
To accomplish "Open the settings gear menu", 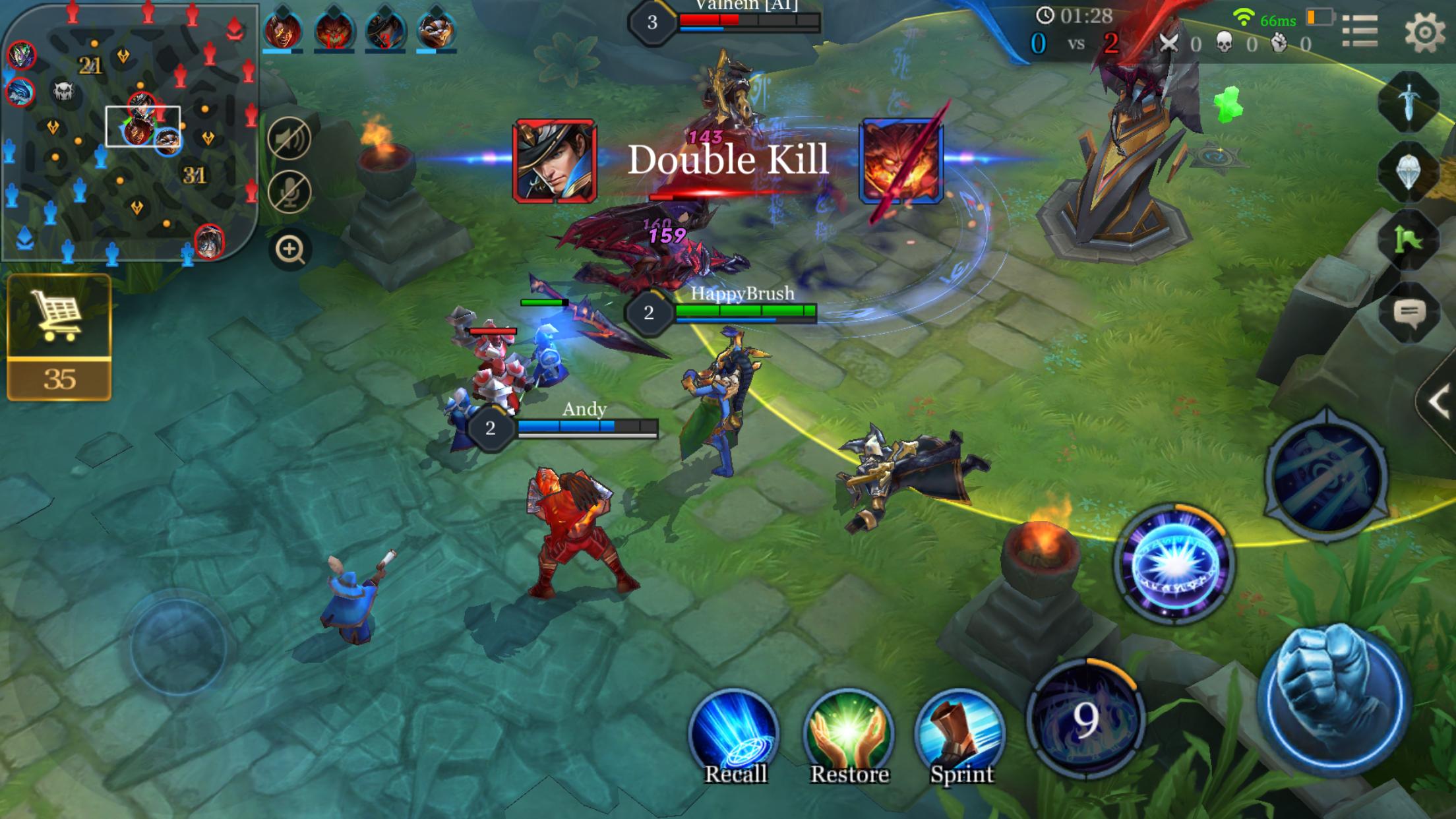I will (x=1424, y=32).
